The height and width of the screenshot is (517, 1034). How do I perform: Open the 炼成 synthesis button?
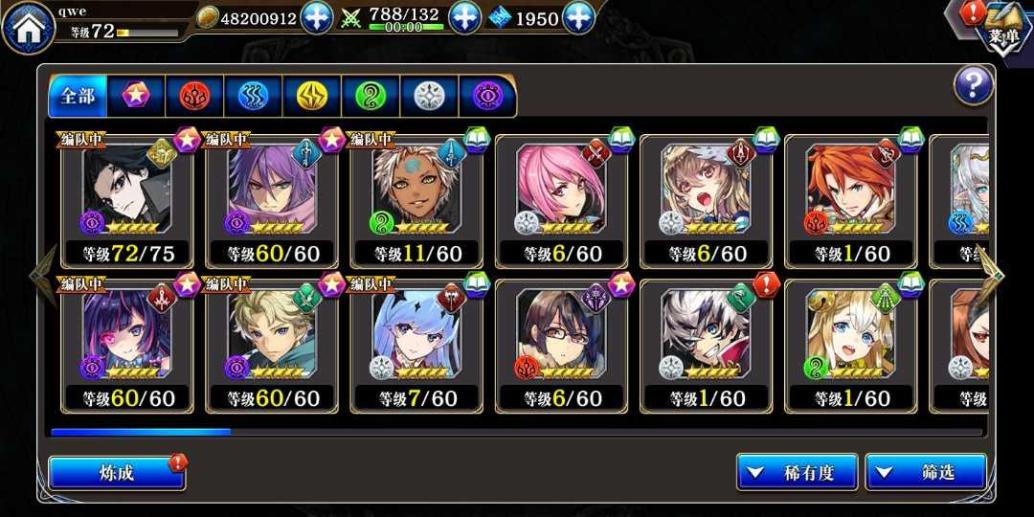[116, 473]
